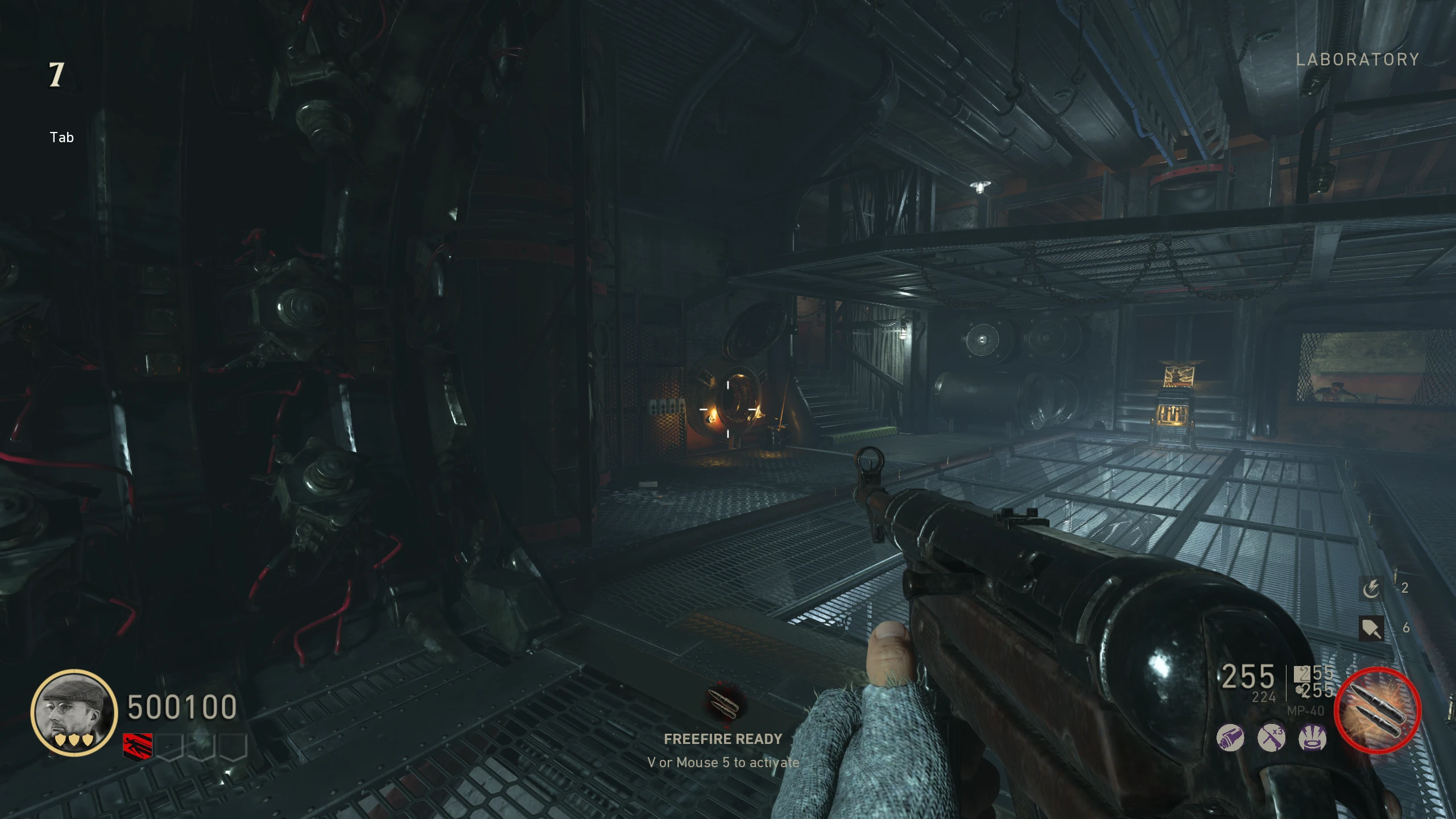Screen dimensions: 1456x819
Task: Choose the purple shockwave ring mod icon
Action: (1313, 738)
